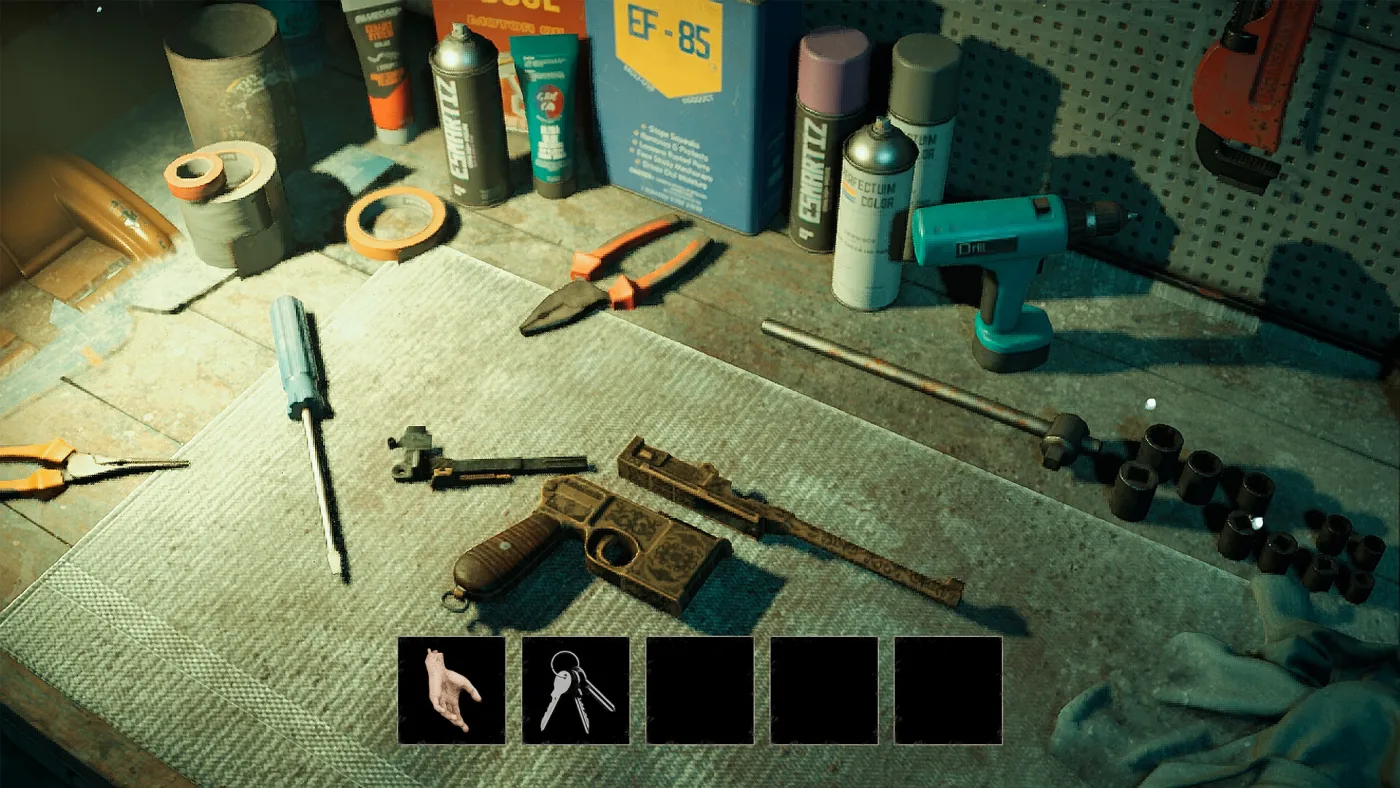Choose the keys inventory slot
The width and height of the screenshot is (1400, 788).
click(575, 690)
